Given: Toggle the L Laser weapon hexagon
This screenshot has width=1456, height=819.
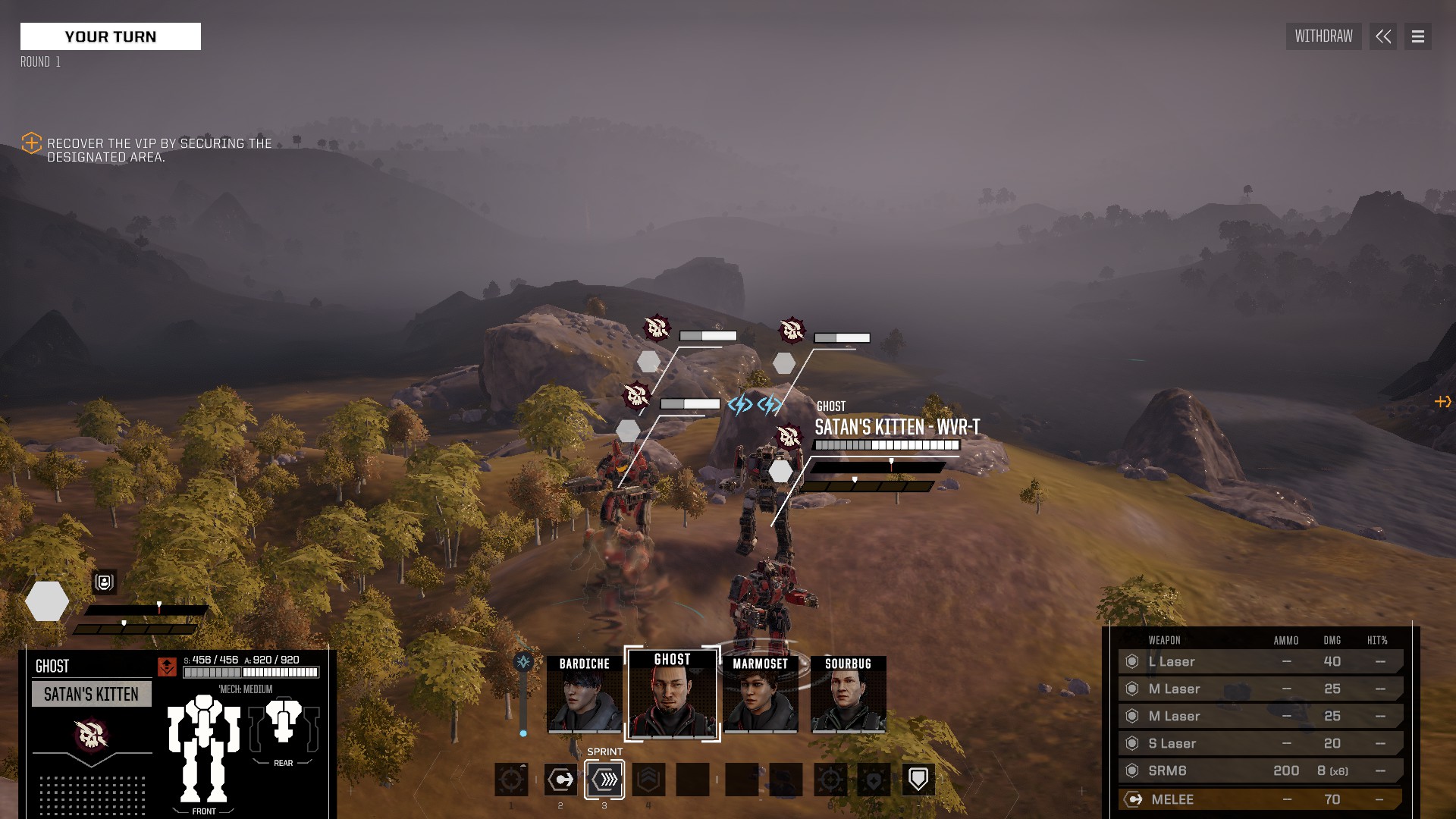Looking at the screenshot, I should [x=1134, y=661].
